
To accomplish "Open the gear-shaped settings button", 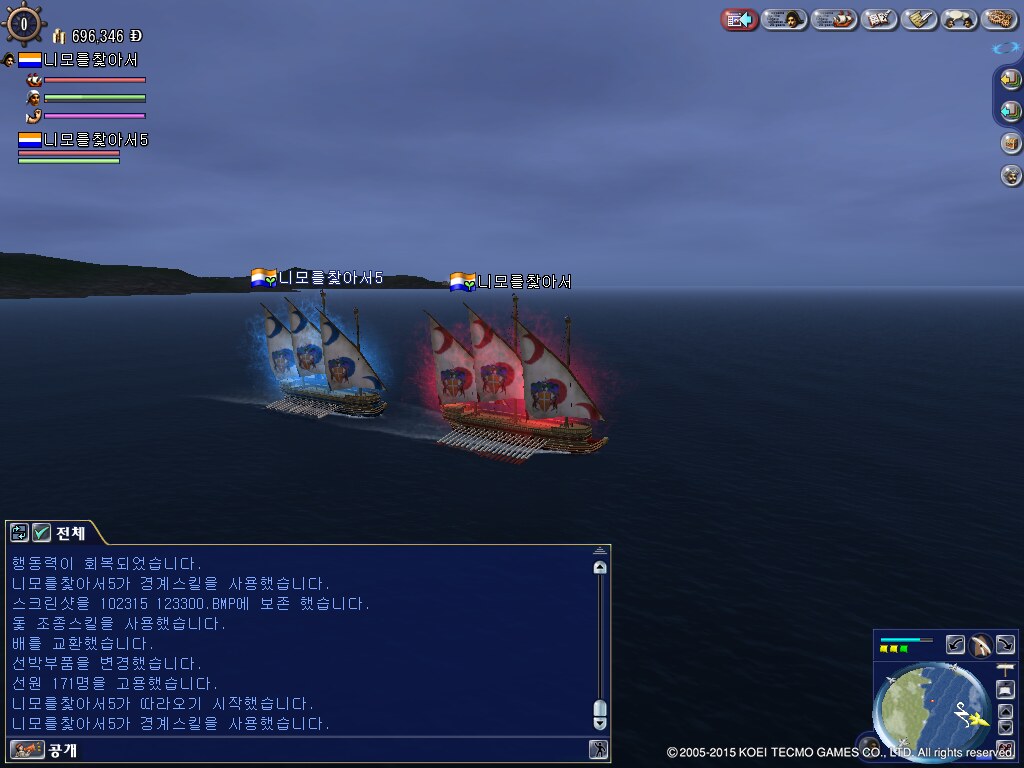I will pyautogui.click(x=999, y=19).
